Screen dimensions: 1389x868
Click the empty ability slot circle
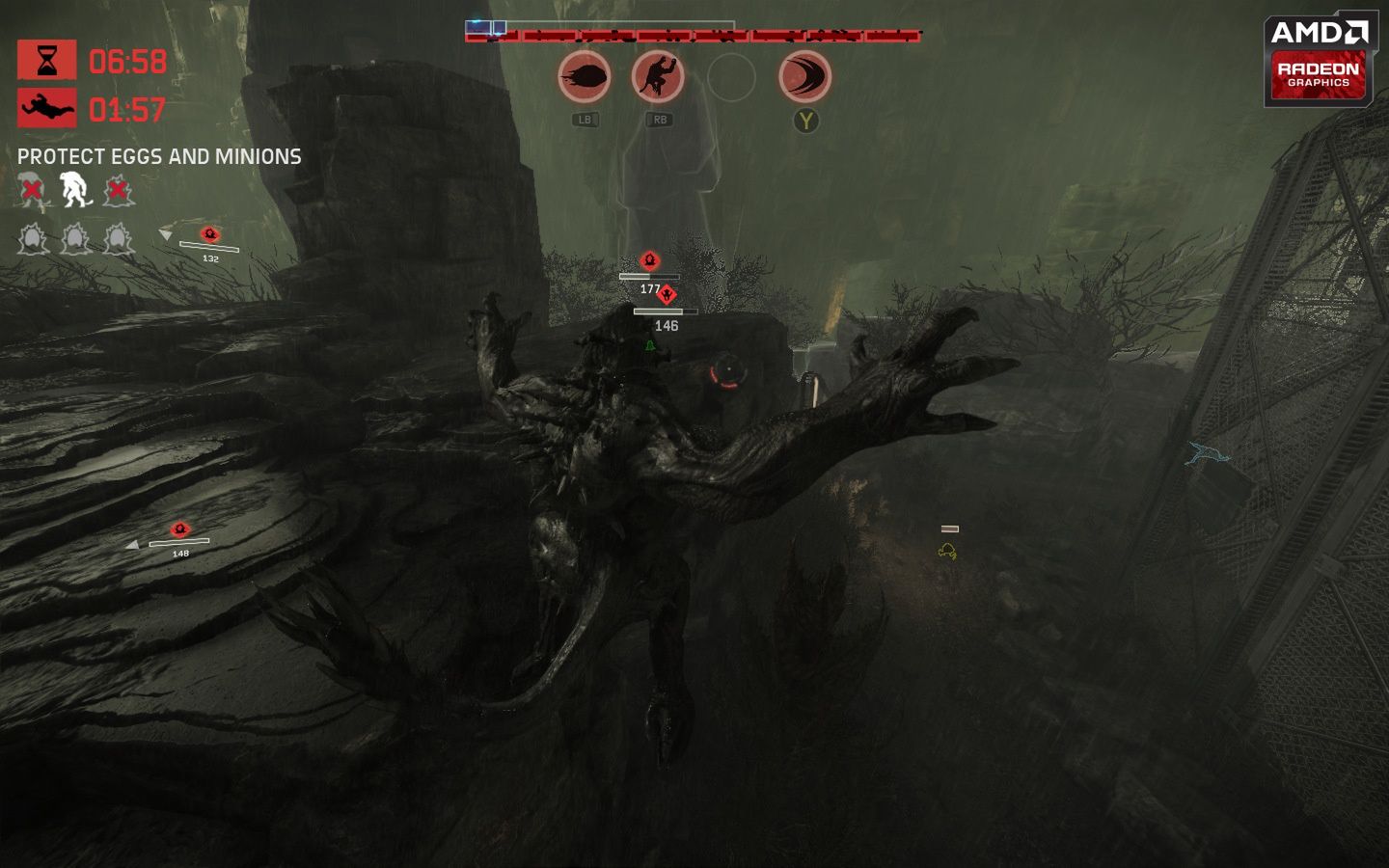click(x=731, y=79)
